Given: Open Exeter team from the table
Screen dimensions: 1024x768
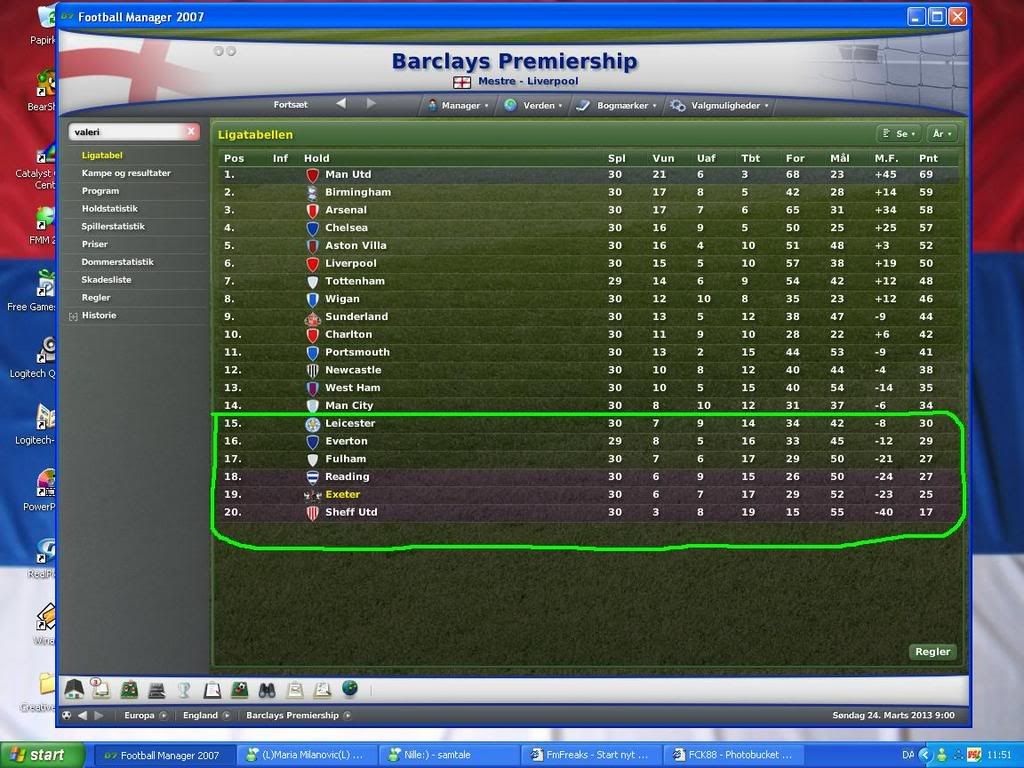Looking at the screenshot, I should pyautogui.click(x=342, y=495).
